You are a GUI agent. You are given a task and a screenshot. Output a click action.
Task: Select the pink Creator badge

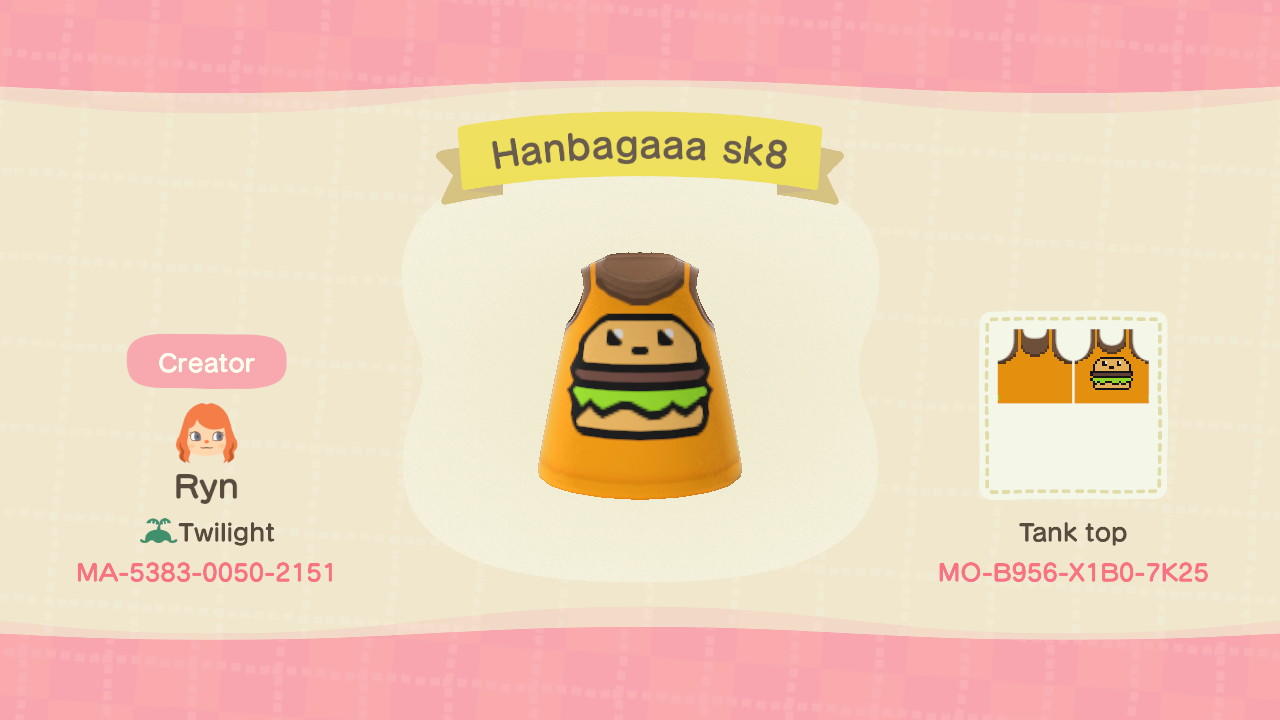pyautogui.click(x=206, y=362)
